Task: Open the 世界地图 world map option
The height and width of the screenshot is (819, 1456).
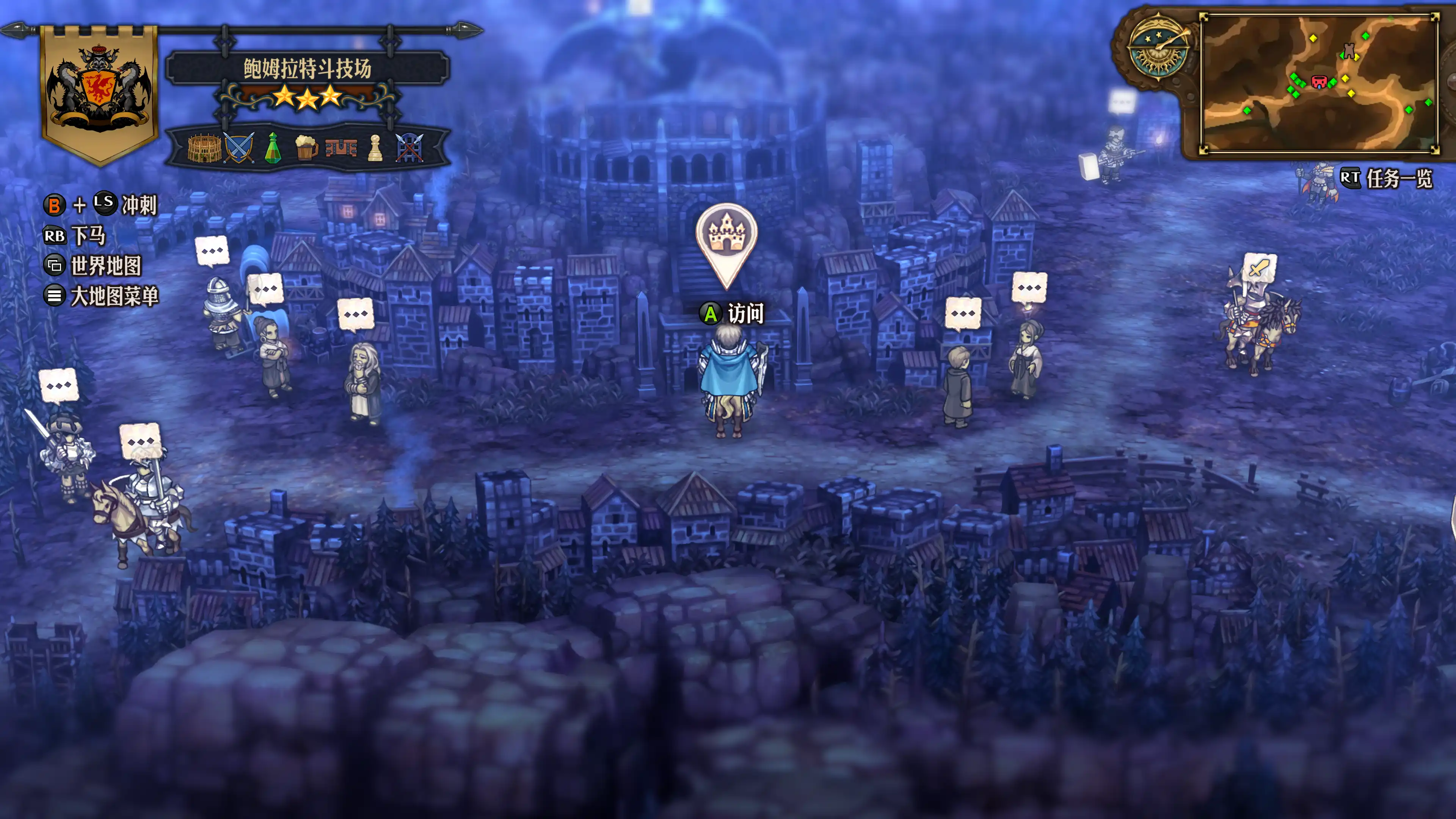Action: tap(106, 266)
